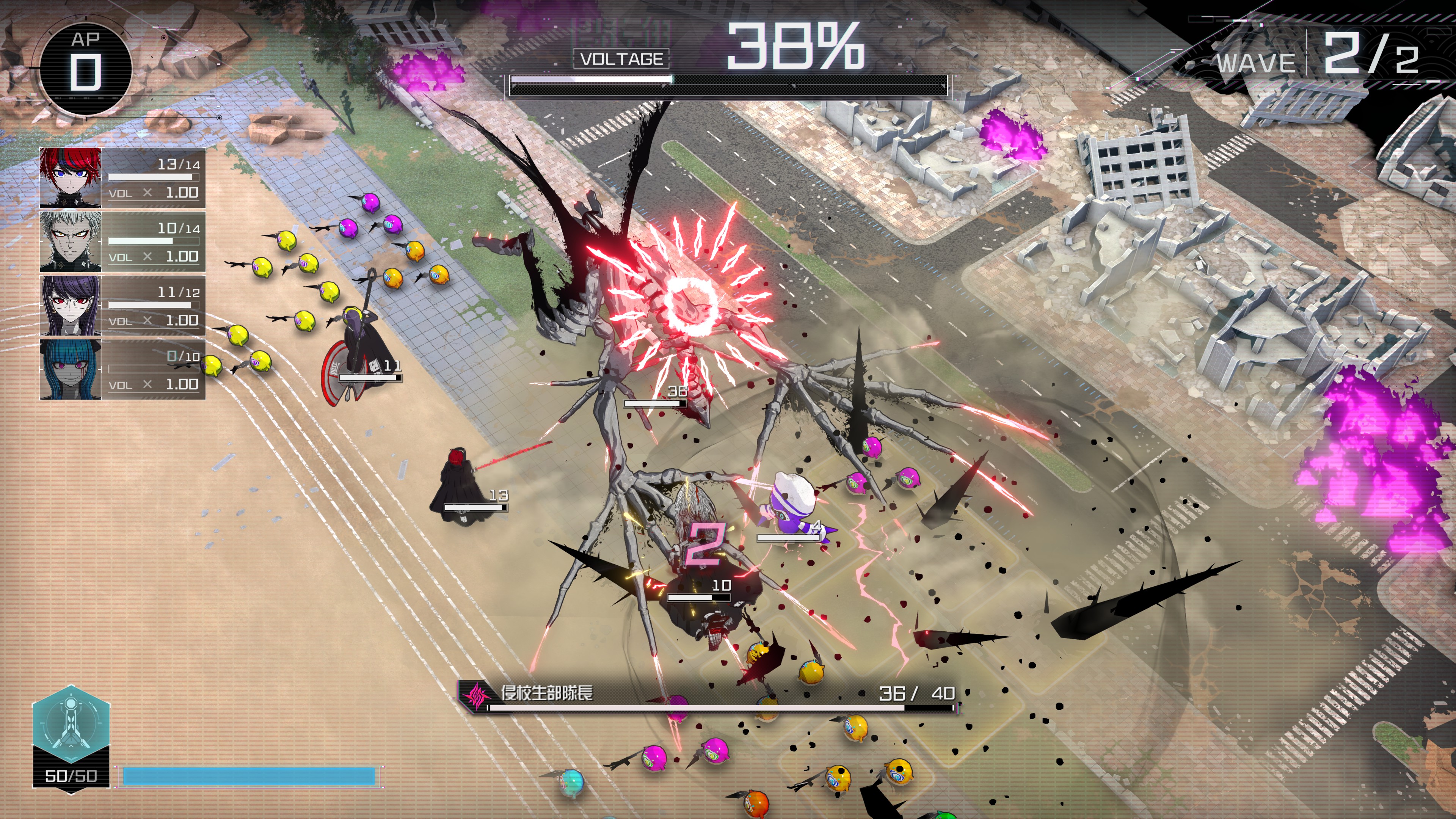Screen dimensions: 1456x819
Task: Choose the purple-haired glasses character portrait
Action: 71,306
